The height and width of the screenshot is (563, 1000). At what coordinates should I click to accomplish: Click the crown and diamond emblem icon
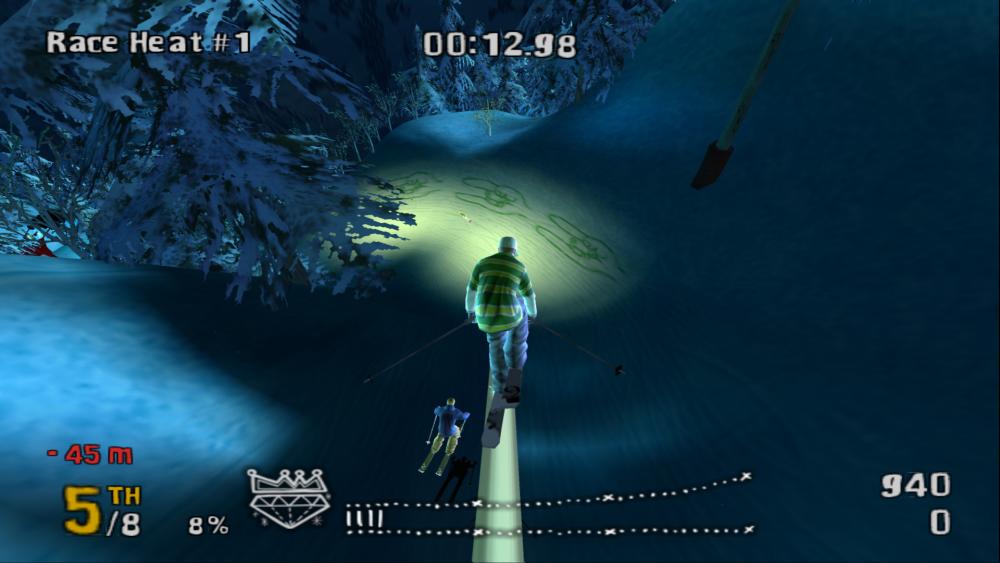tap(289, 497)
